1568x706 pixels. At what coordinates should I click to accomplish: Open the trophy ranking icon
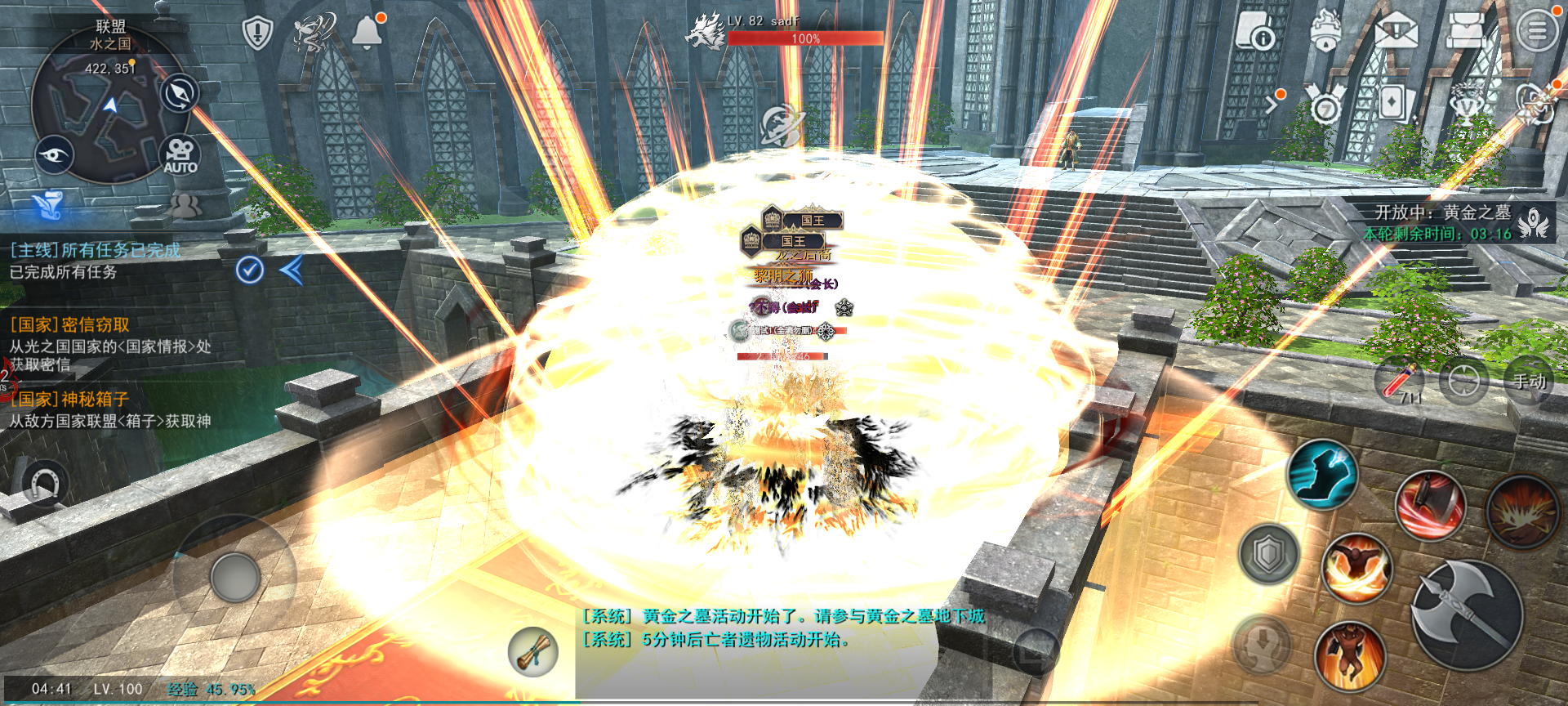coord(1468,105)
